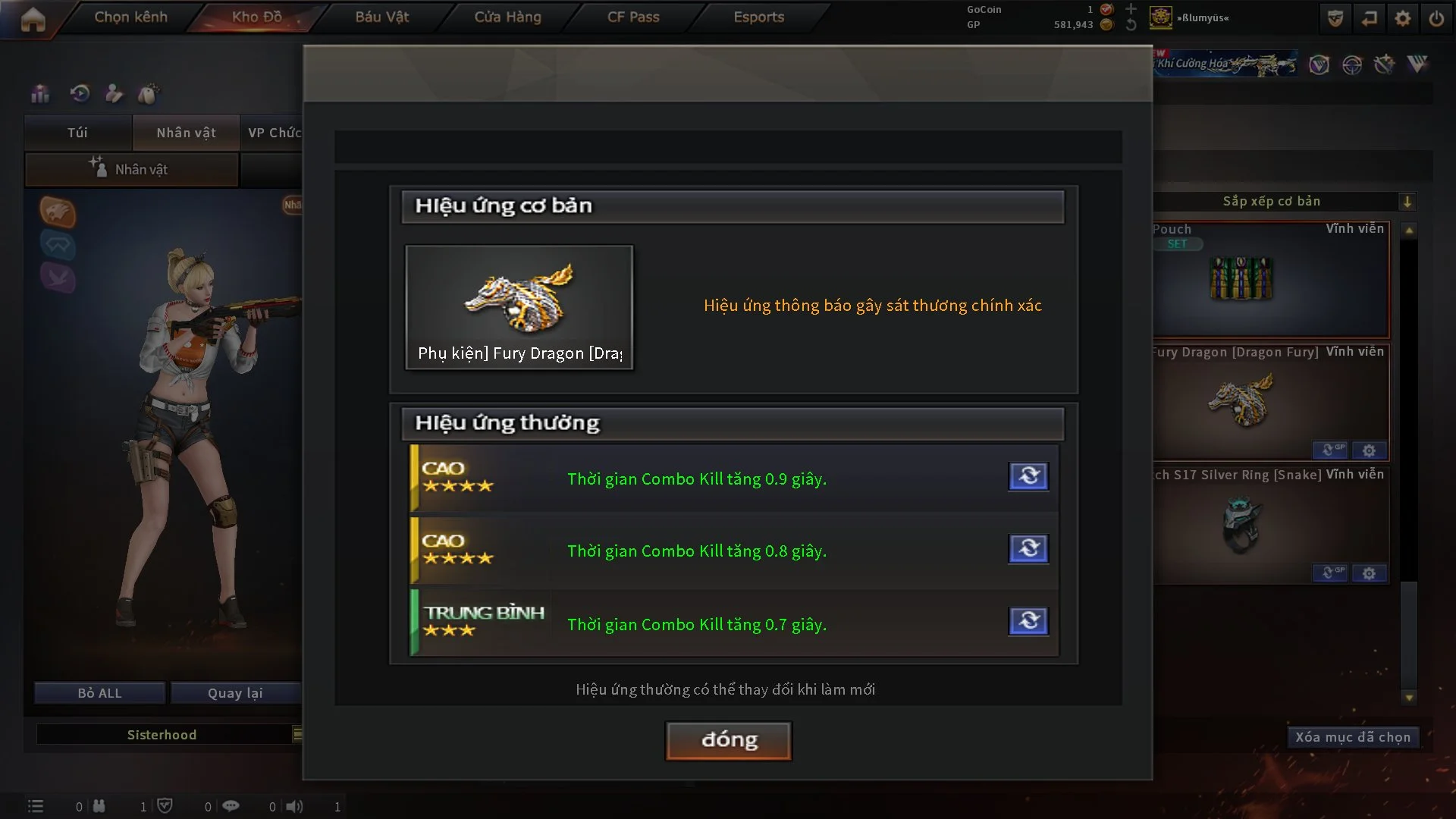Refresh the 0.9 giây Combo Kill effect

pos(1028,476)
